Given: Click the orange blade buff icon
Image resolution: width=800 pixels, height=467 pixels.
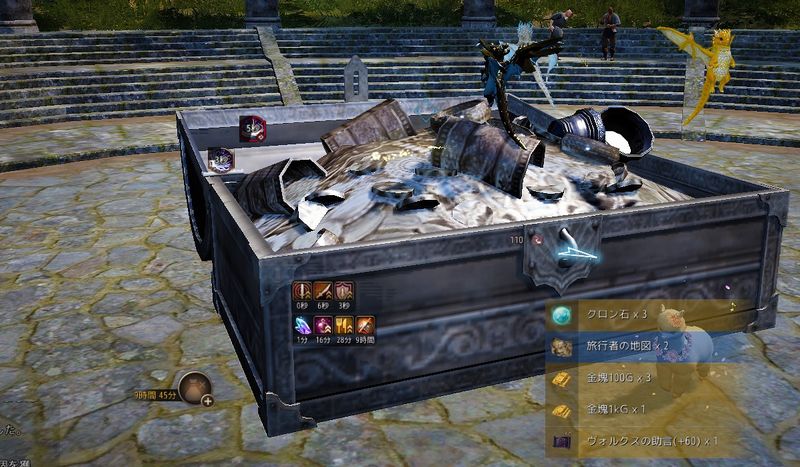Looking at the screenshot, I should tap(323, 291).
